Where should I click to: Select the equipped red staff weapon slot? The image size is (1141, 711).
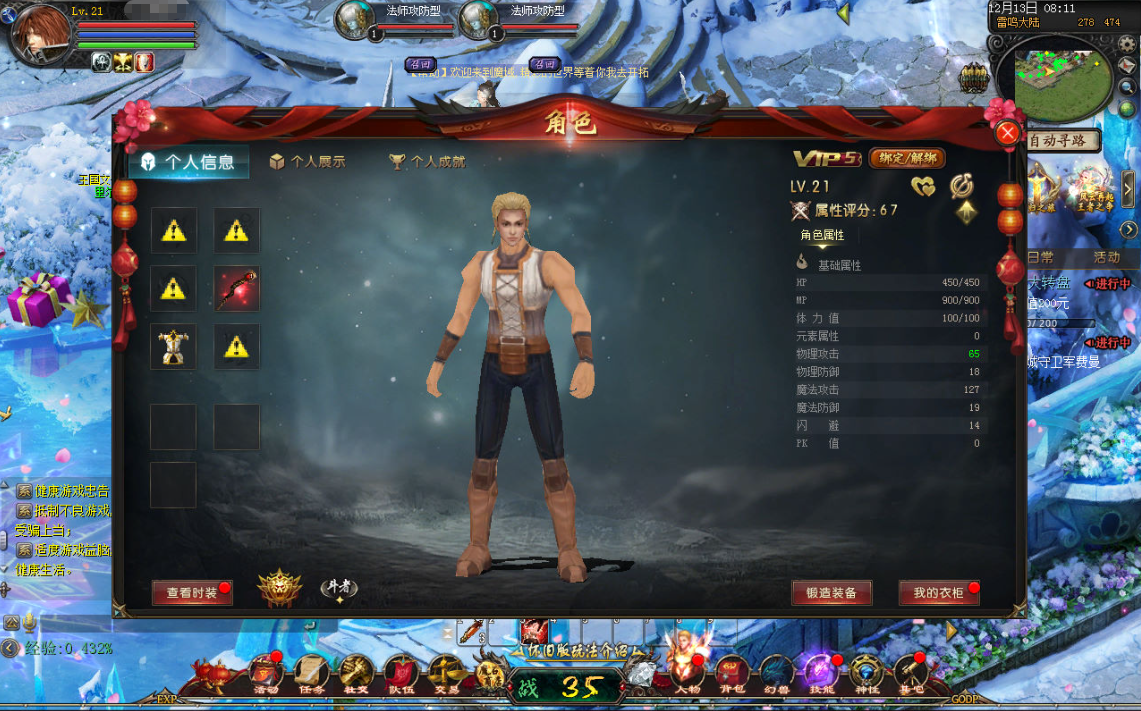236,289
